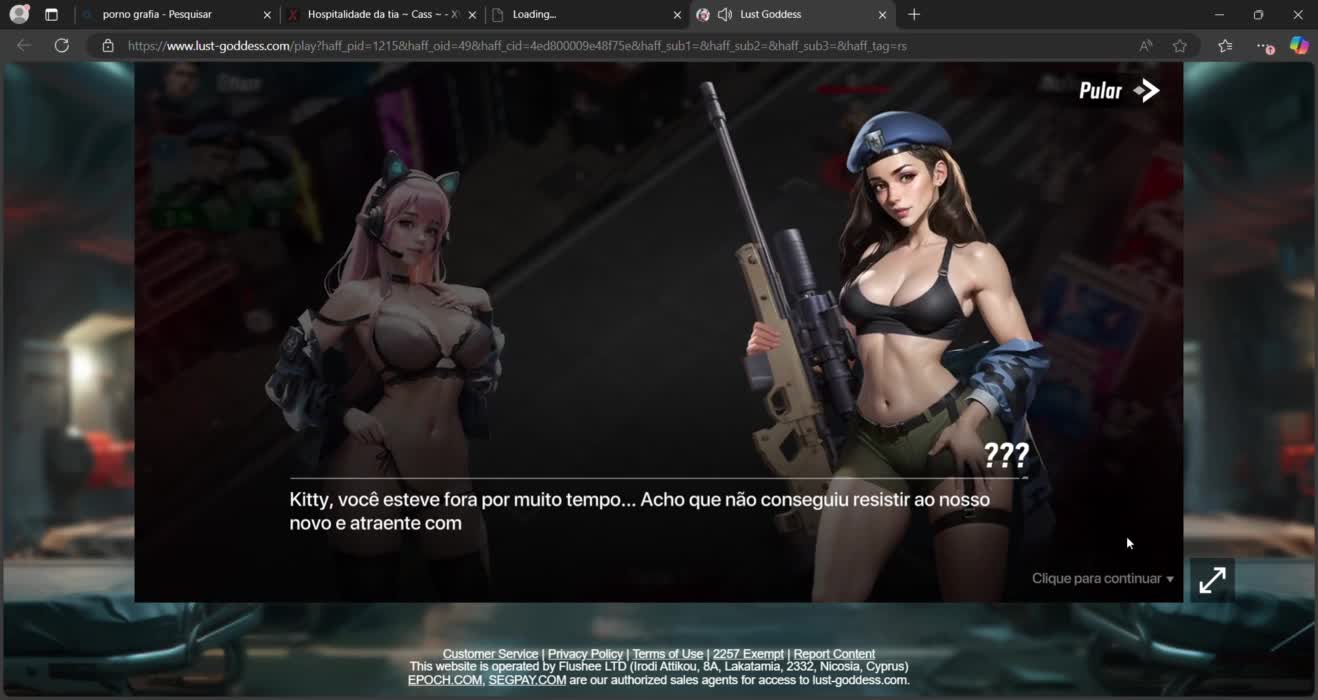Click 'Clique para continuar' to advance dialogue
The height and width of the screenshot is (700, 1318).
click(1102, 579)
